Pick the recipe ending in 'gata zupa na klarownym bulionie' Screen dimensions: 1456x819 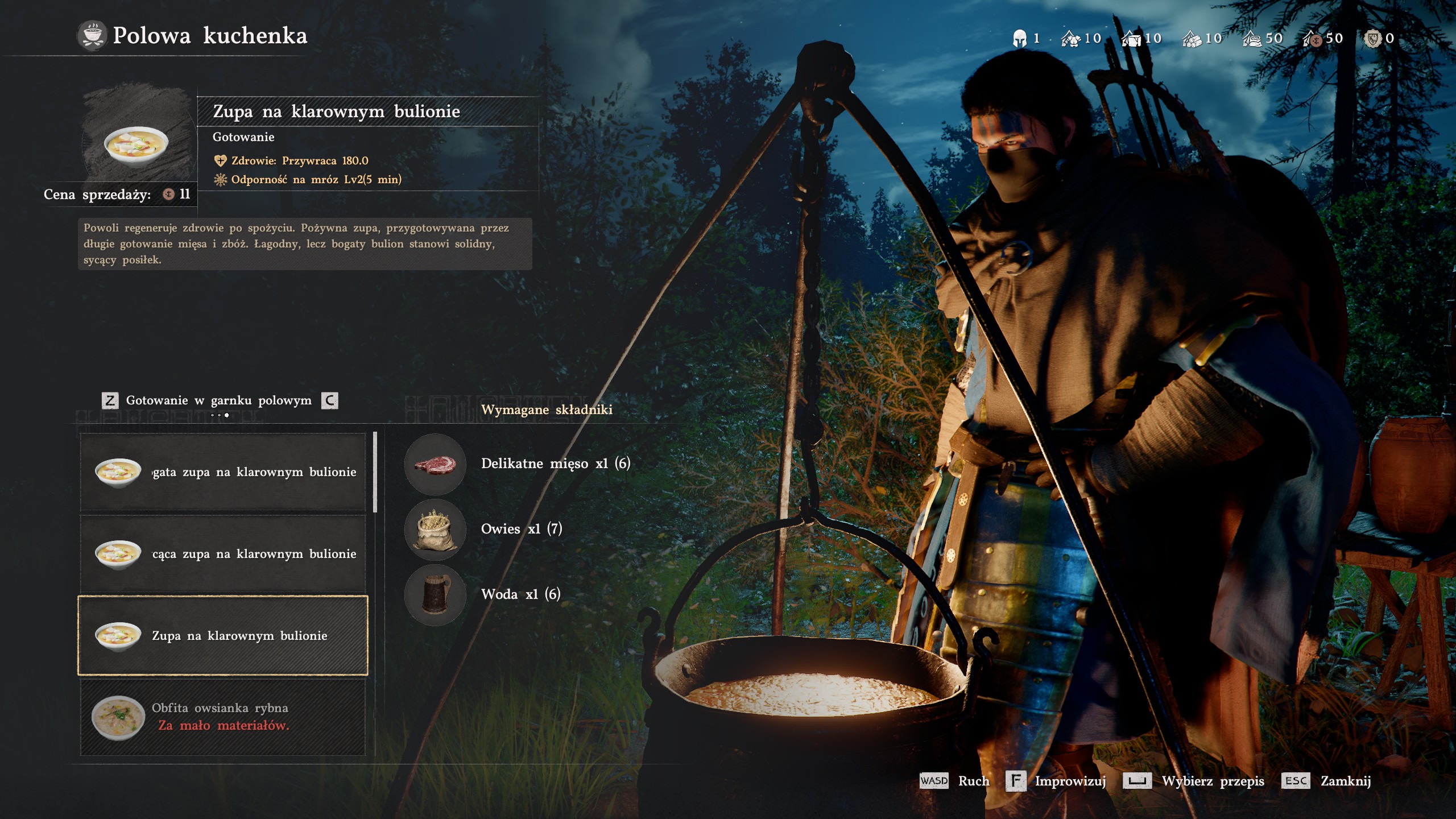click(x=222, y=472)
